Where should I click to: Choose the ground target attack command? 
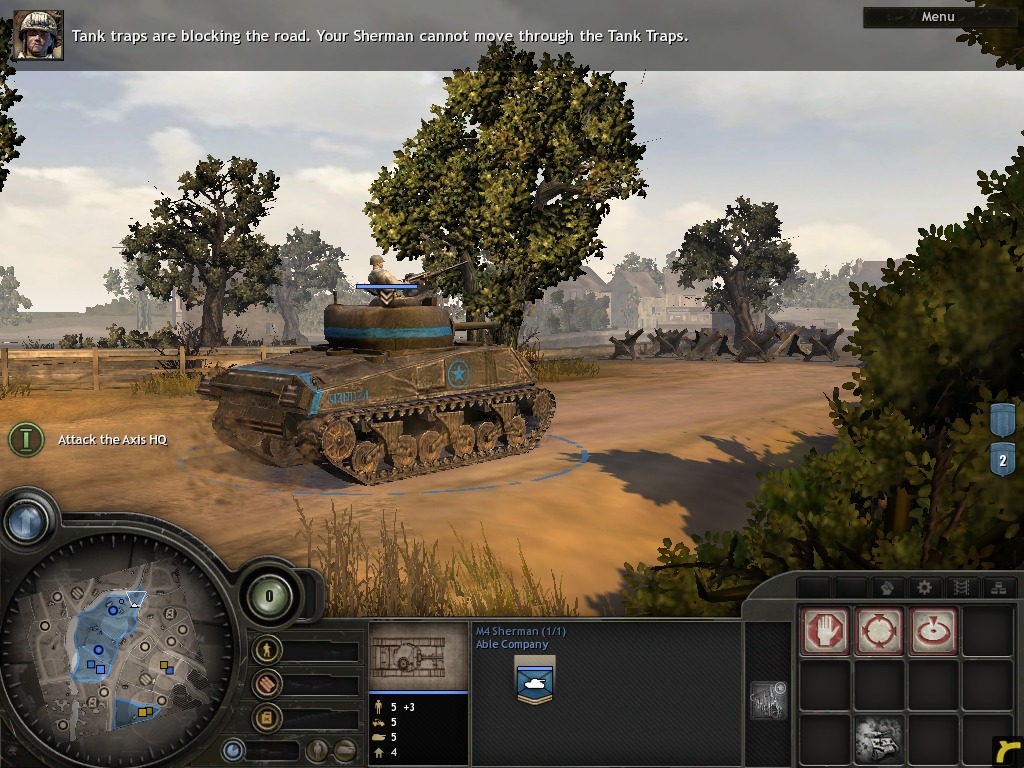pos(933,631)
